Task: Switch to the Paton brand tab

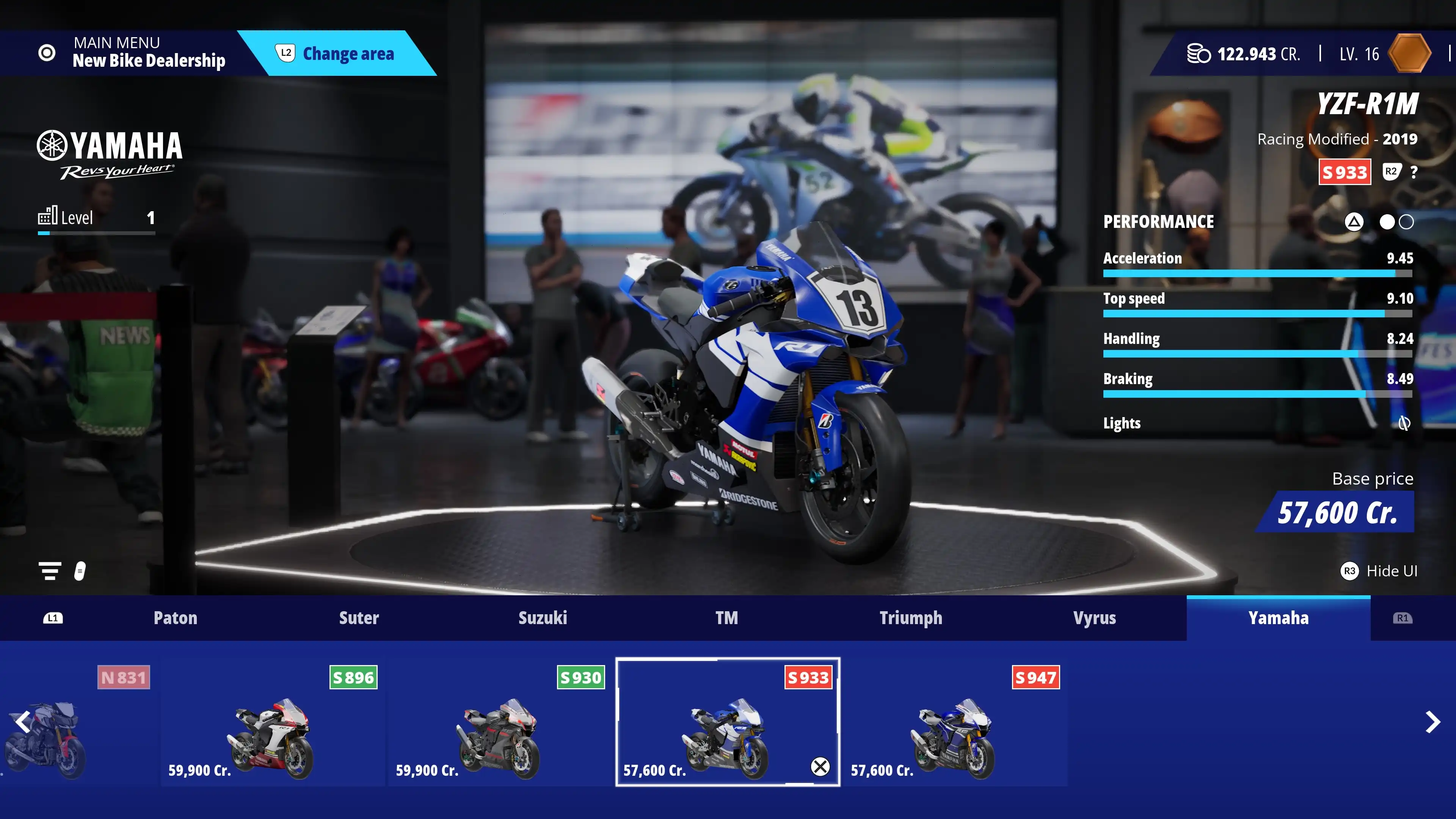Action: coord(175,618)
